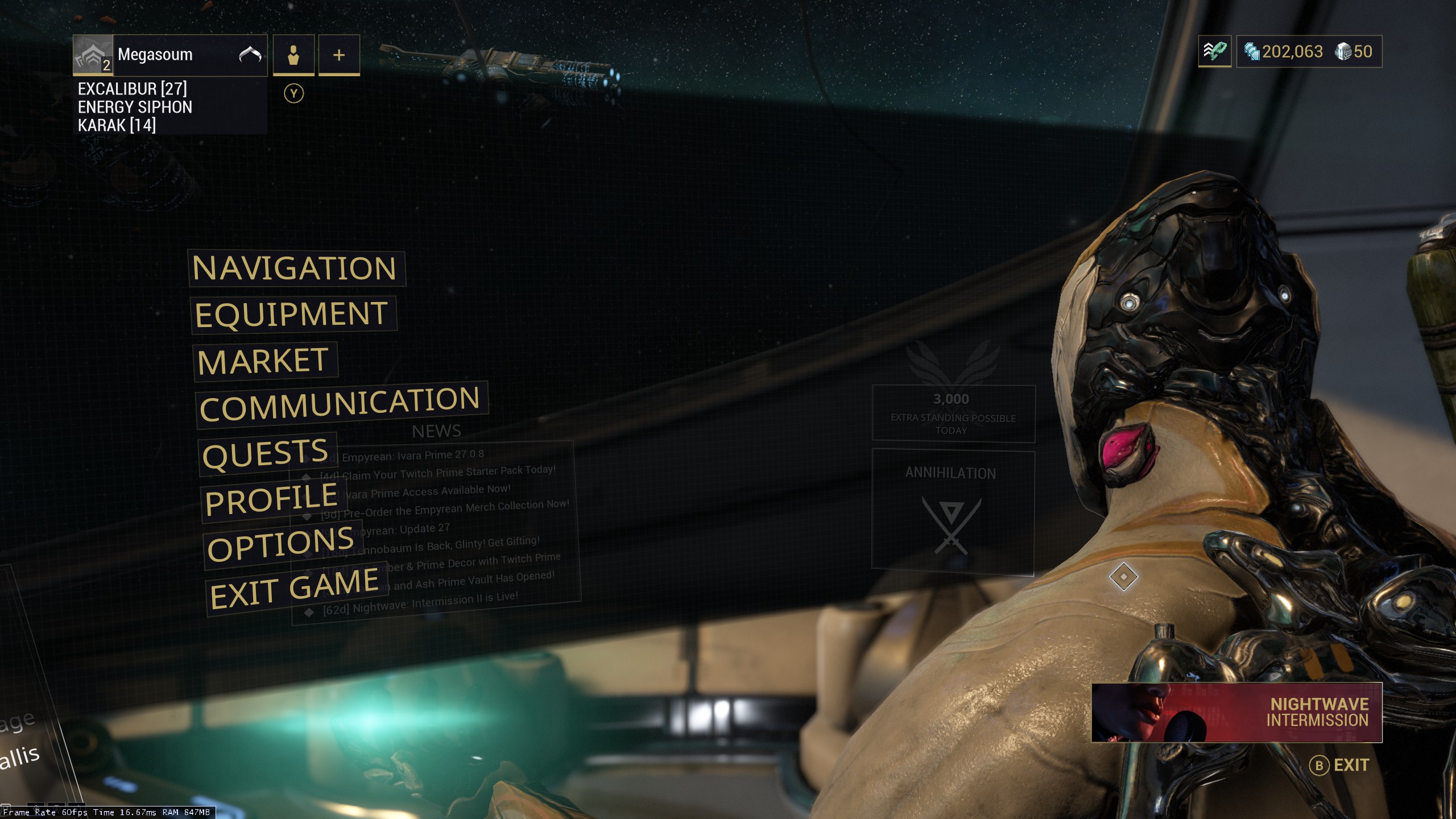Go to the Market
The width and height of the screenshot is (1456, 819).
[264, 361]
